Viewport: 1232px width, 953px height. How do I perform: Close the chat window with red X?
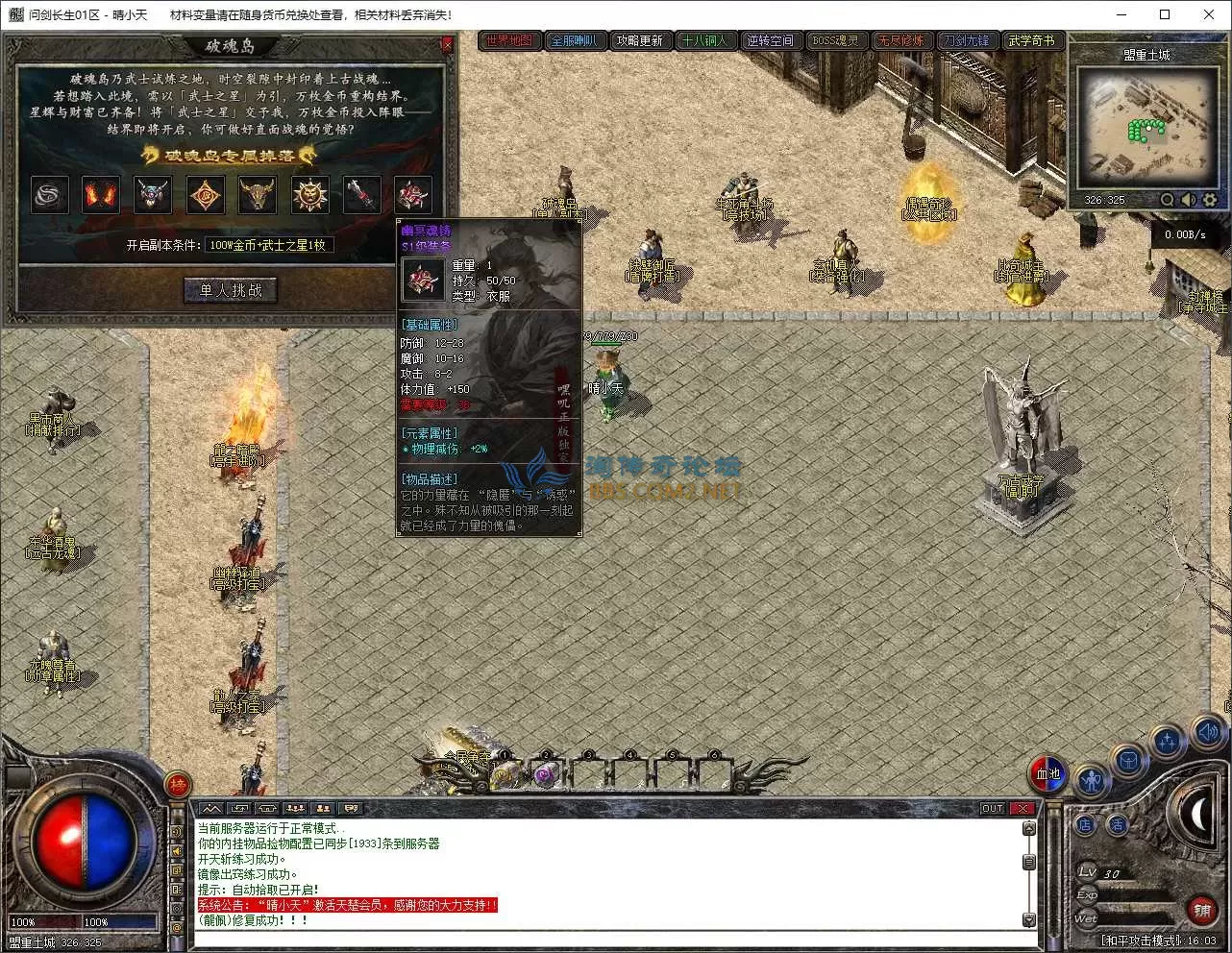pos(1023,808)
